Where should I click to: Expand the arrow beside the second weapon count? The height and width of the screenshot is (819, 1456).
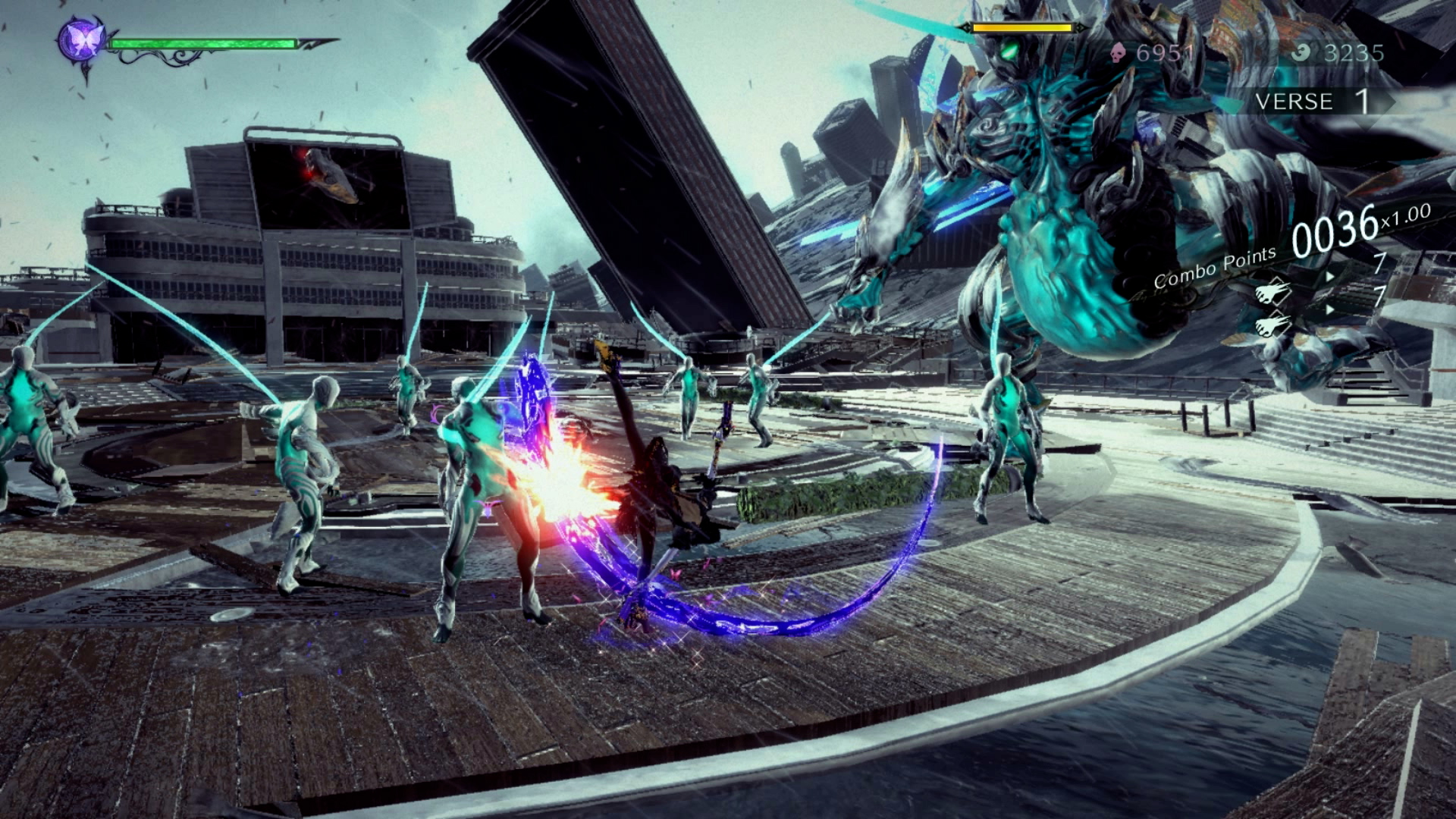[1330, 309]
